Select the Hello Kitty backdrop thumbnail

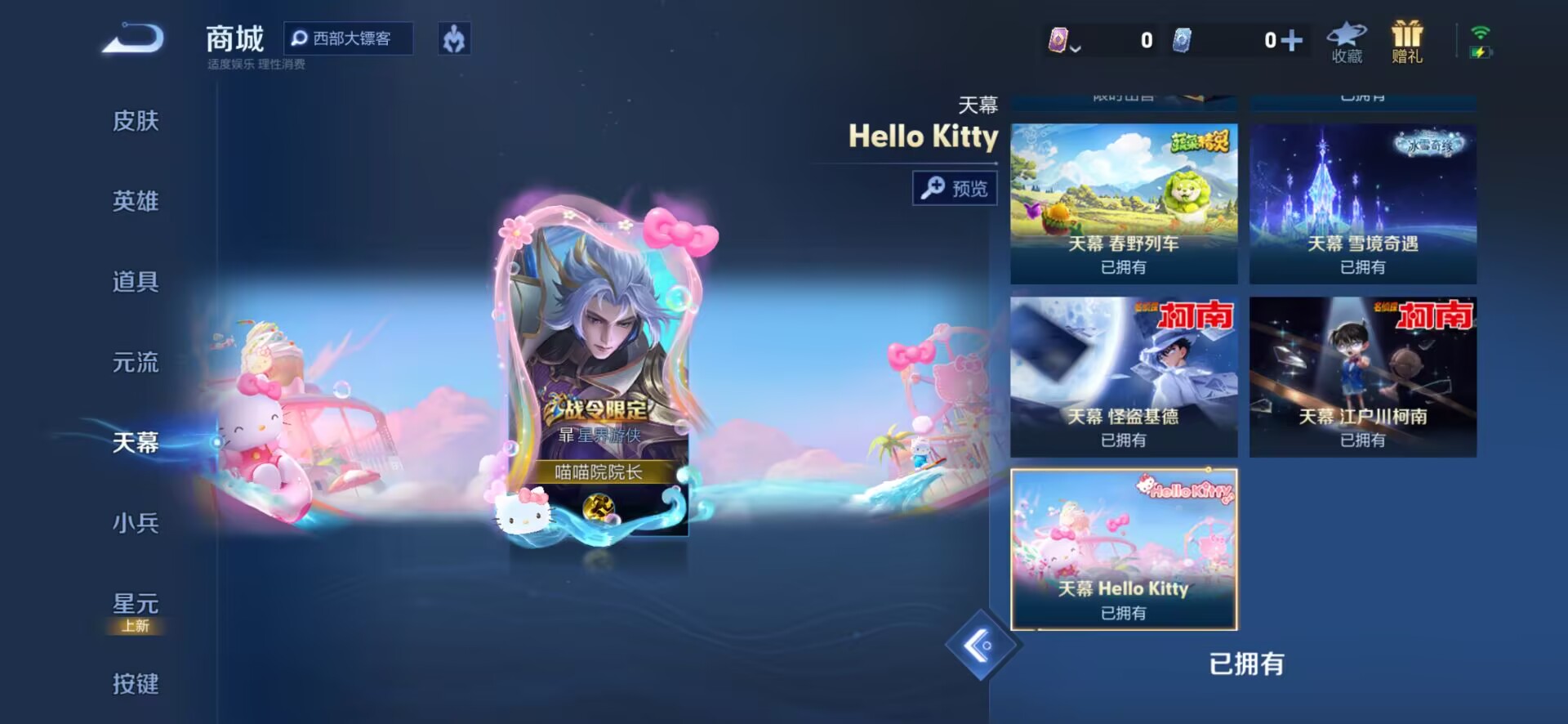click(1124, 549)
